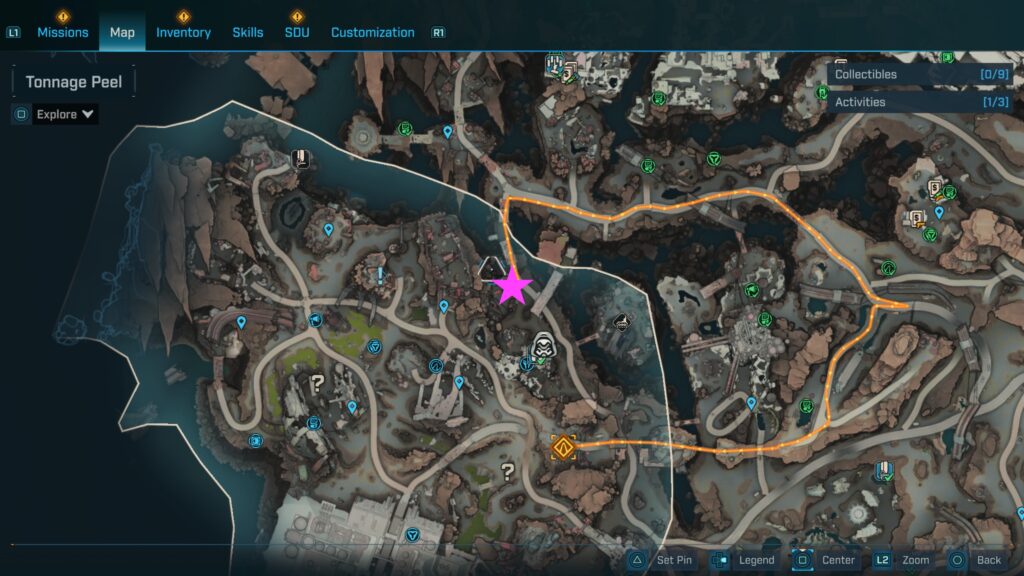
Task: Go Back from the map
Action: tap(976, 560)
